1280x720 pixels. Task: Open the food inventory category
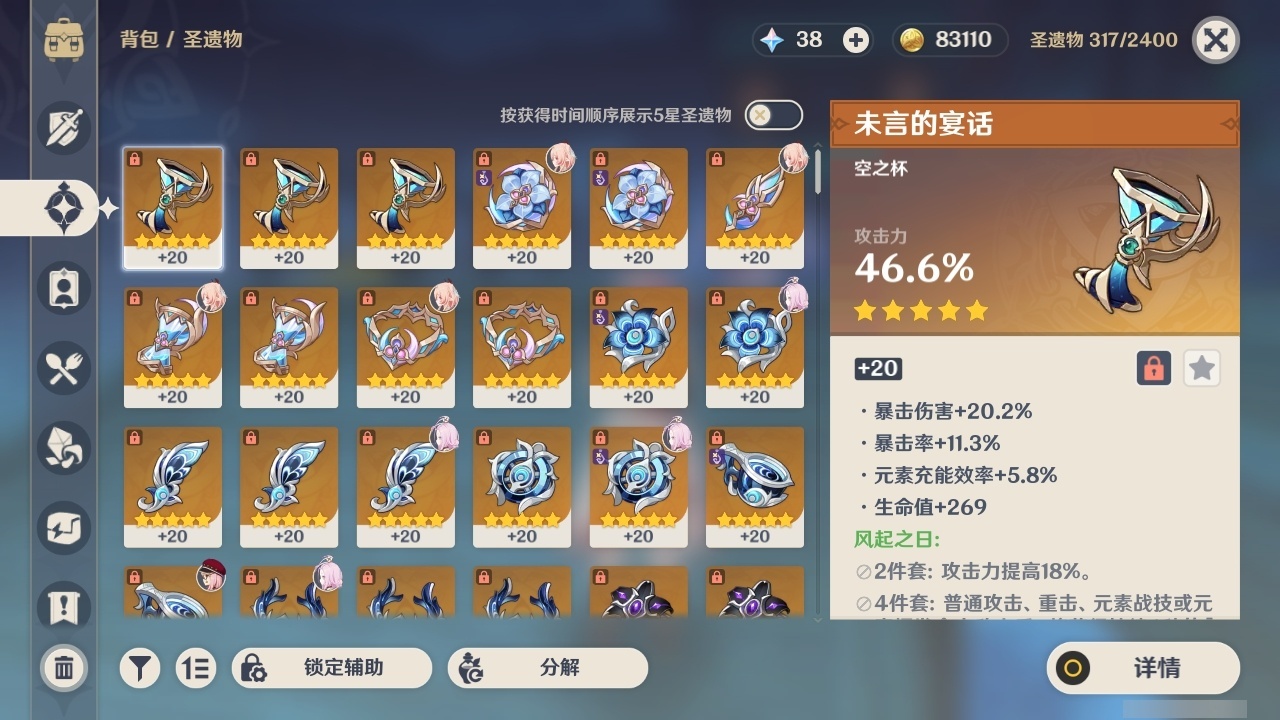pyautogui.click(x=64, y=368)
